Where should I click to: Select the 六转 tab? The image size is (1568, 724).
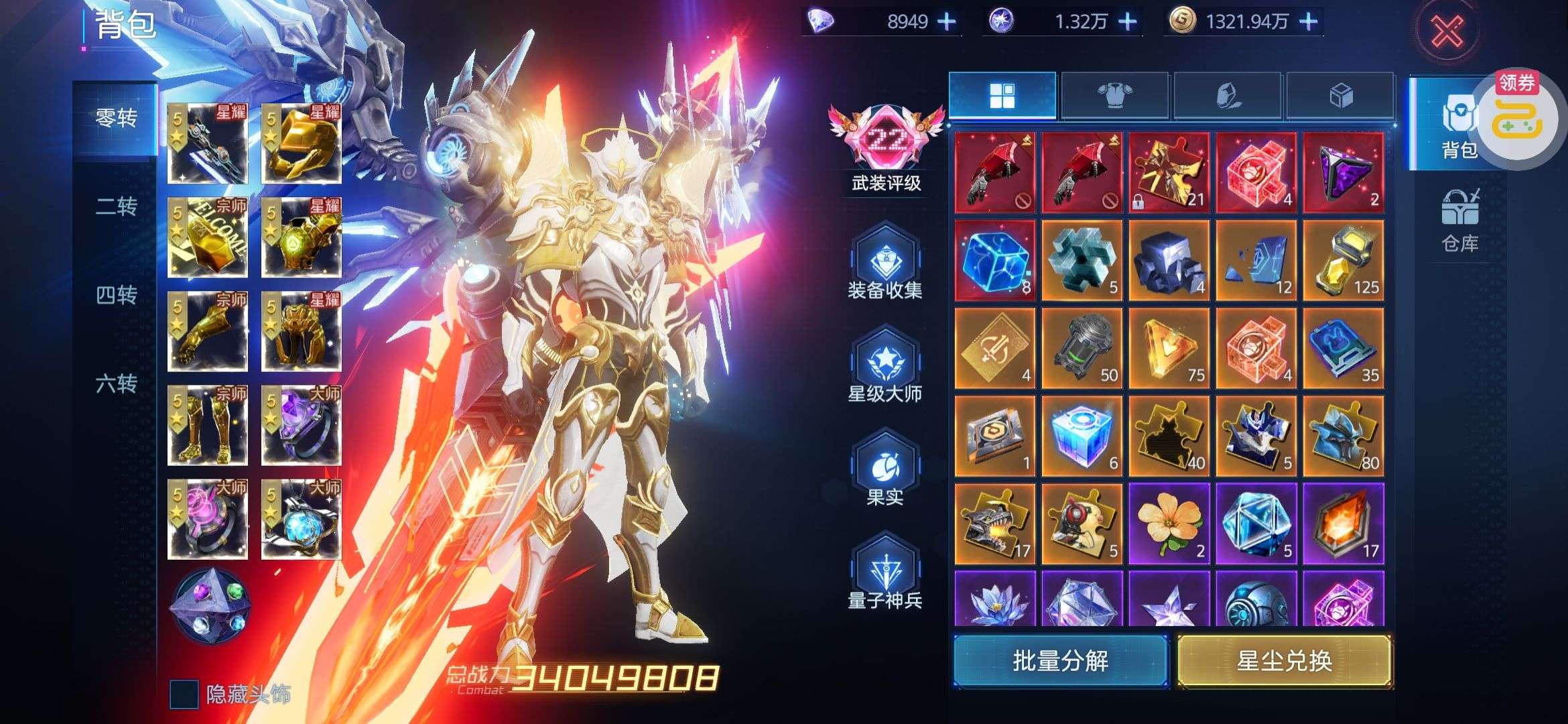[116, 383]
